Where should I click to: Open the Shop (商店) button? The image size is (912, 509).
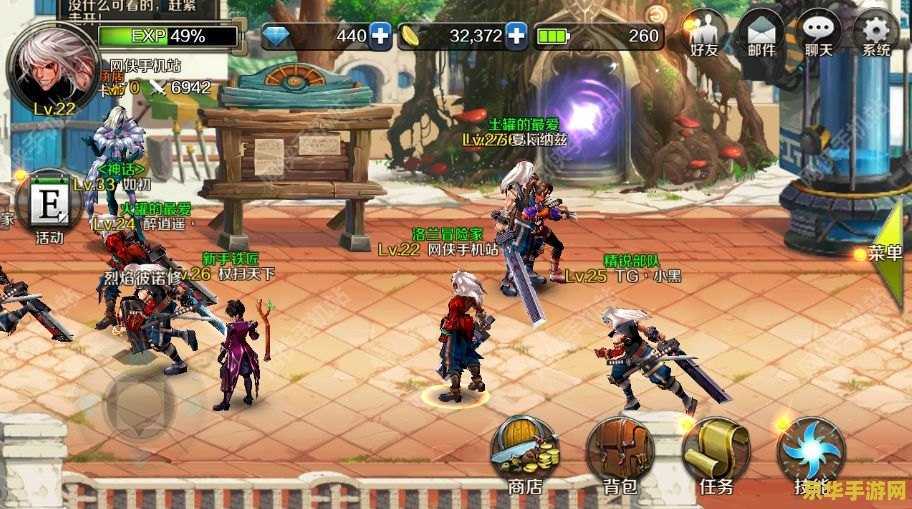coord(524,452)
